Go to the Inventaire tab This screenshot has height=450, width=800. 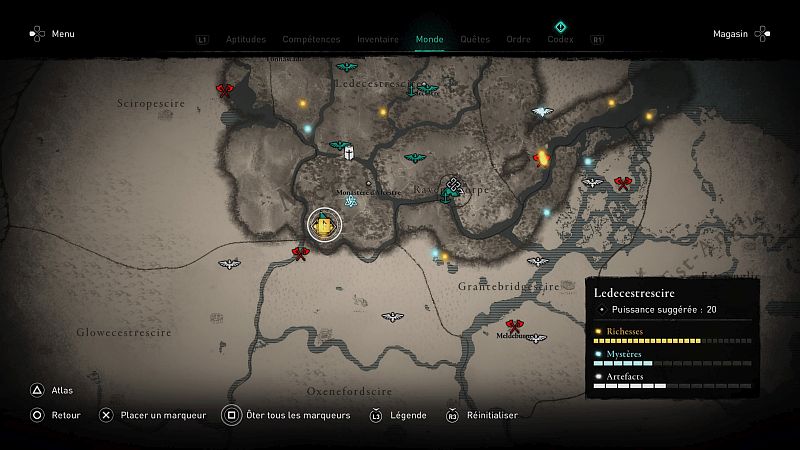(x=378, y=40)
